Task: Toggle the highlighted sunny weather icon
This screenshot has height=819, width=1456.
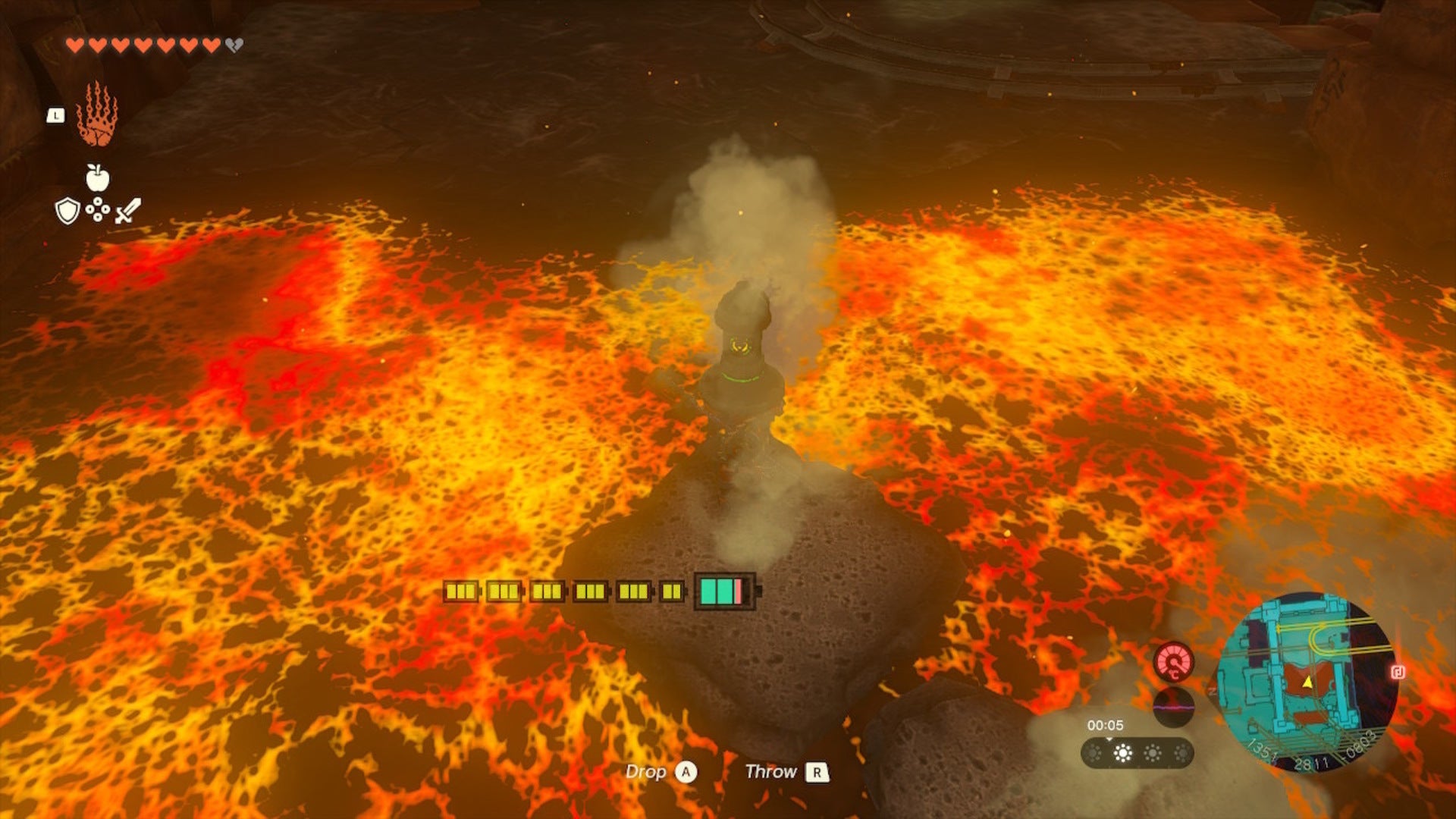Action: pyautogui.click(x=1123, y=755)
